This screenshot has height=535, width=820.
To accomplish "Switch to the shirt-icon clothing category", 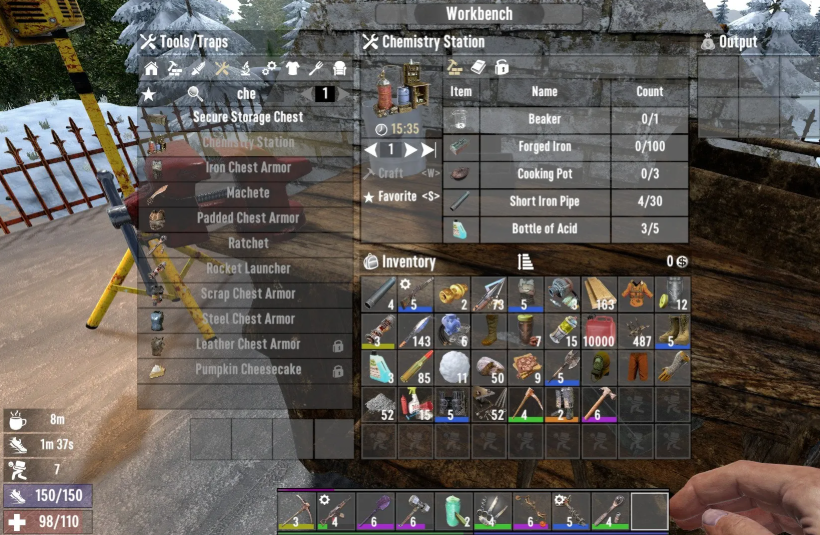I will (292, 69).
